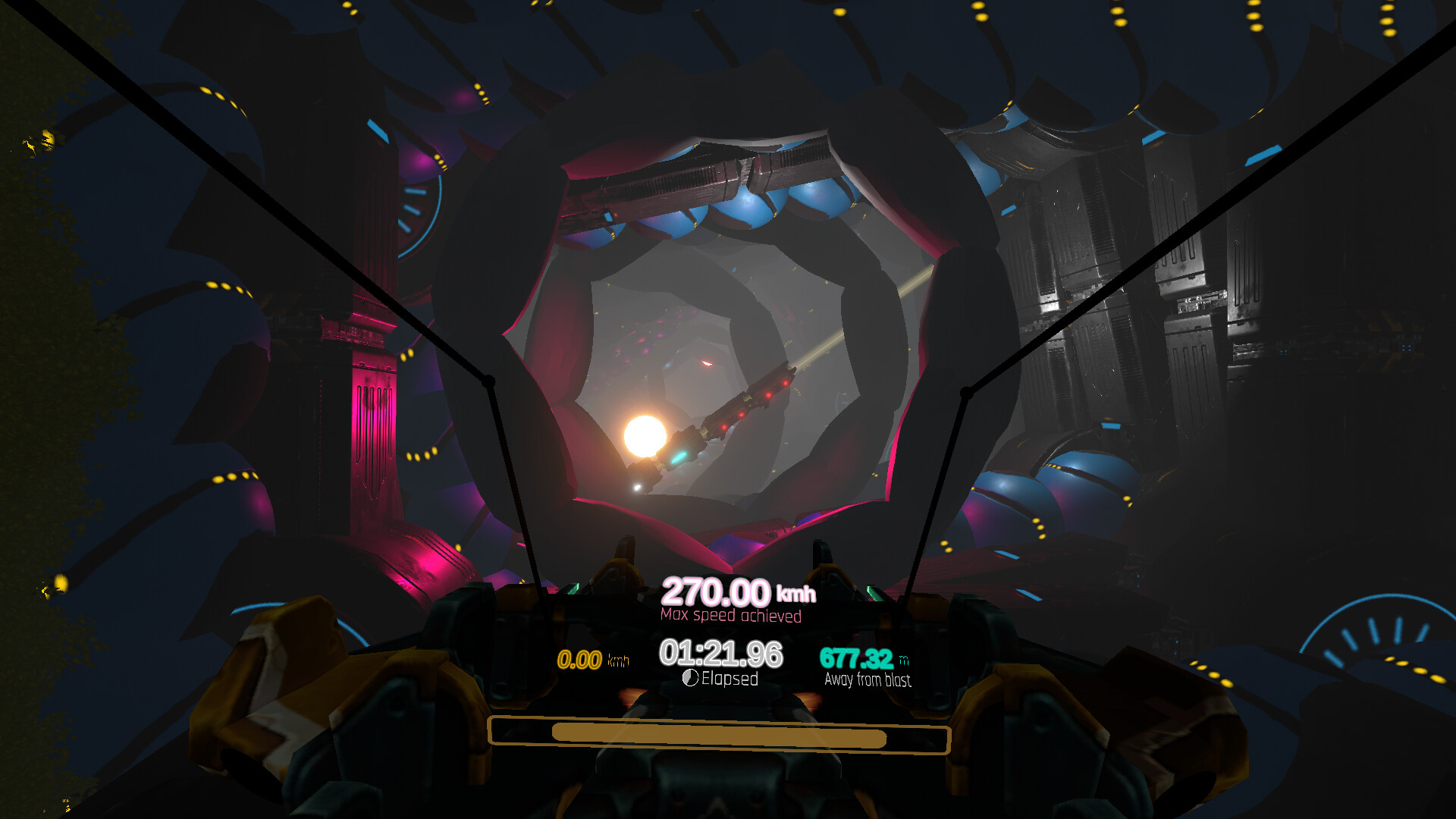Click the yellow fuel progress bar
This screenshot has width=1456, height=819.
pos(720,736)
